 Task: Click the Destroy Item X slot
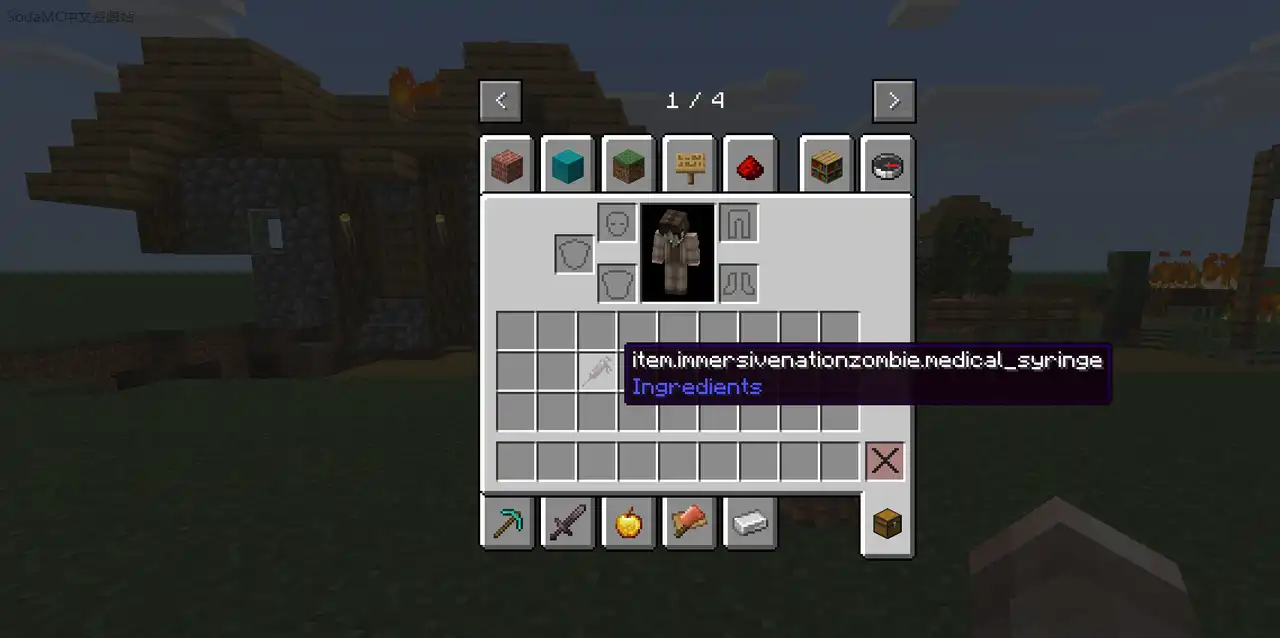pyautogui.click(x=885, y=462)
